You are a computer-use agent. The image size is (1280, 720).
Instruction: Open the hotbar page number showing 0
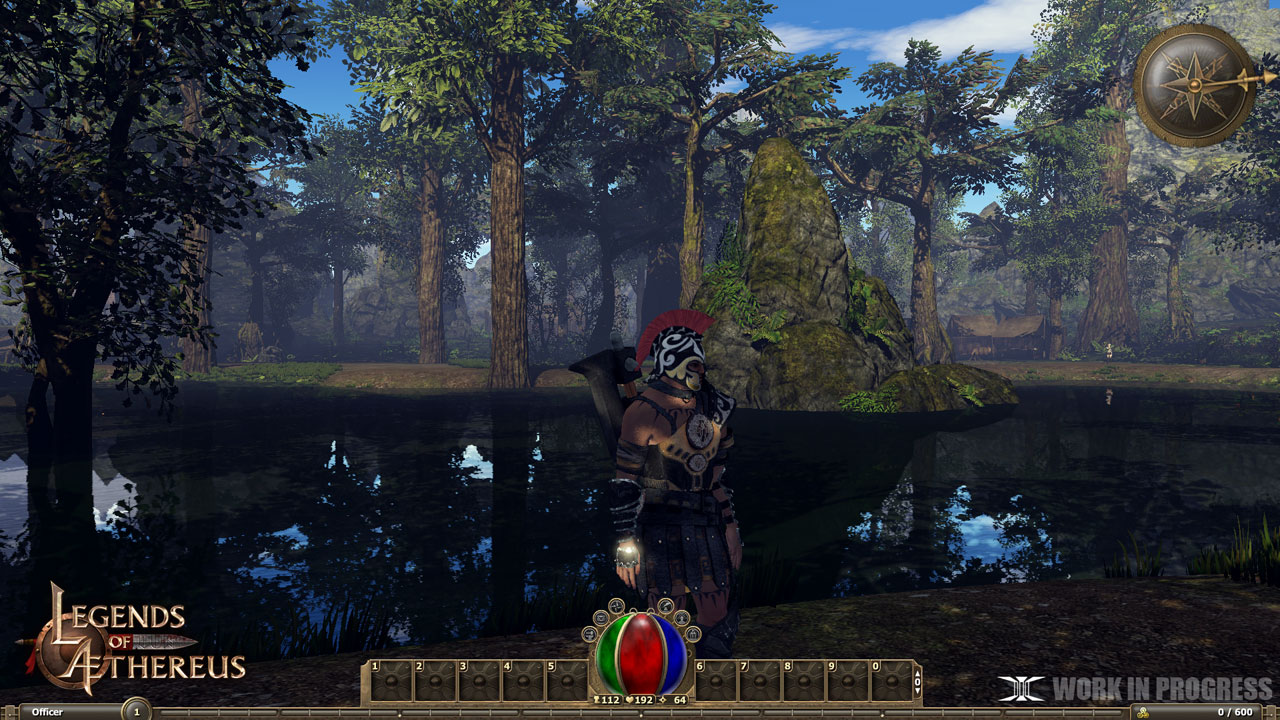[917, 683]
